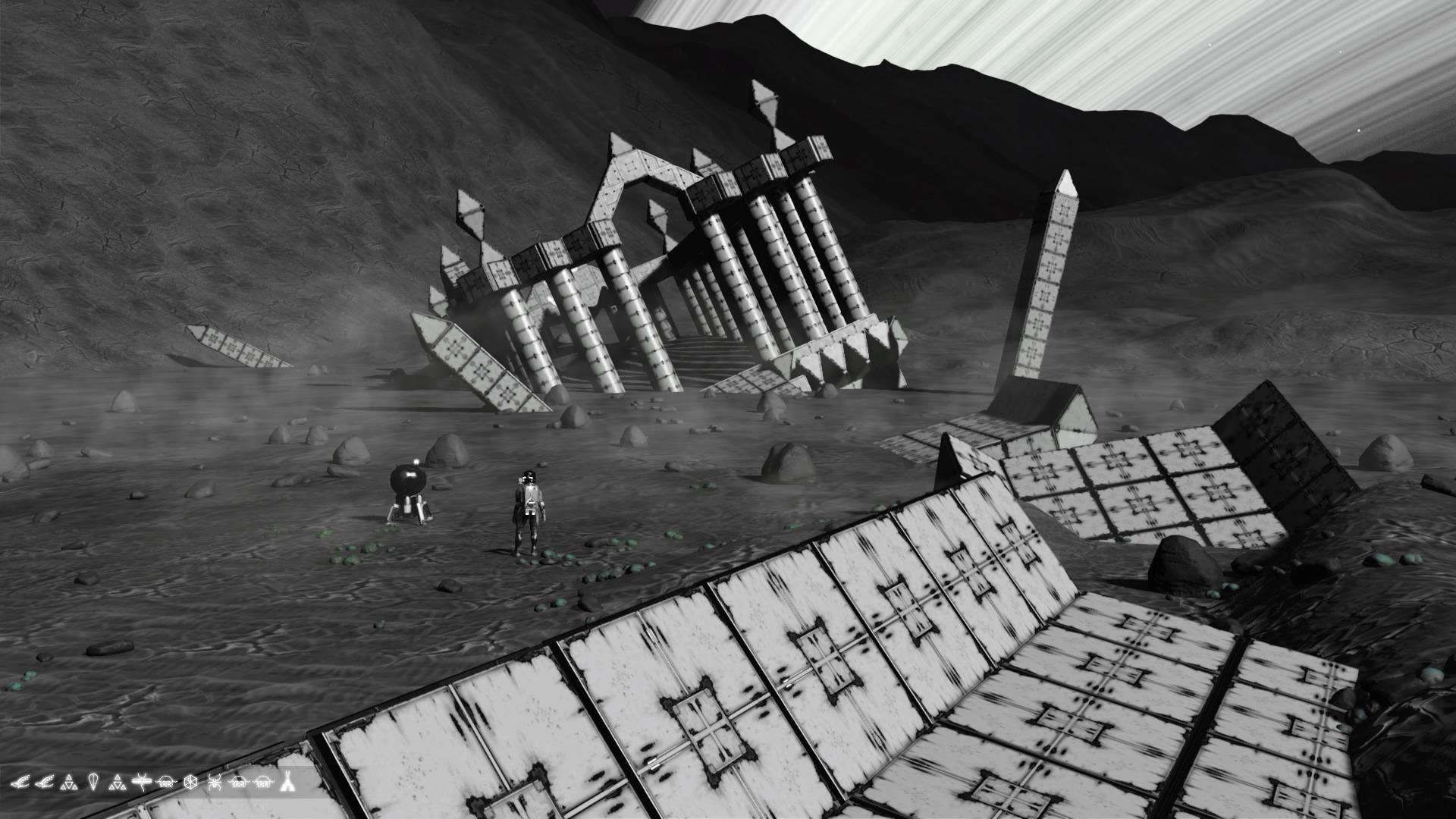The image size is (1456, 819).
Task: Select the second boat glyph icon
Action: [x=238, y=782]
